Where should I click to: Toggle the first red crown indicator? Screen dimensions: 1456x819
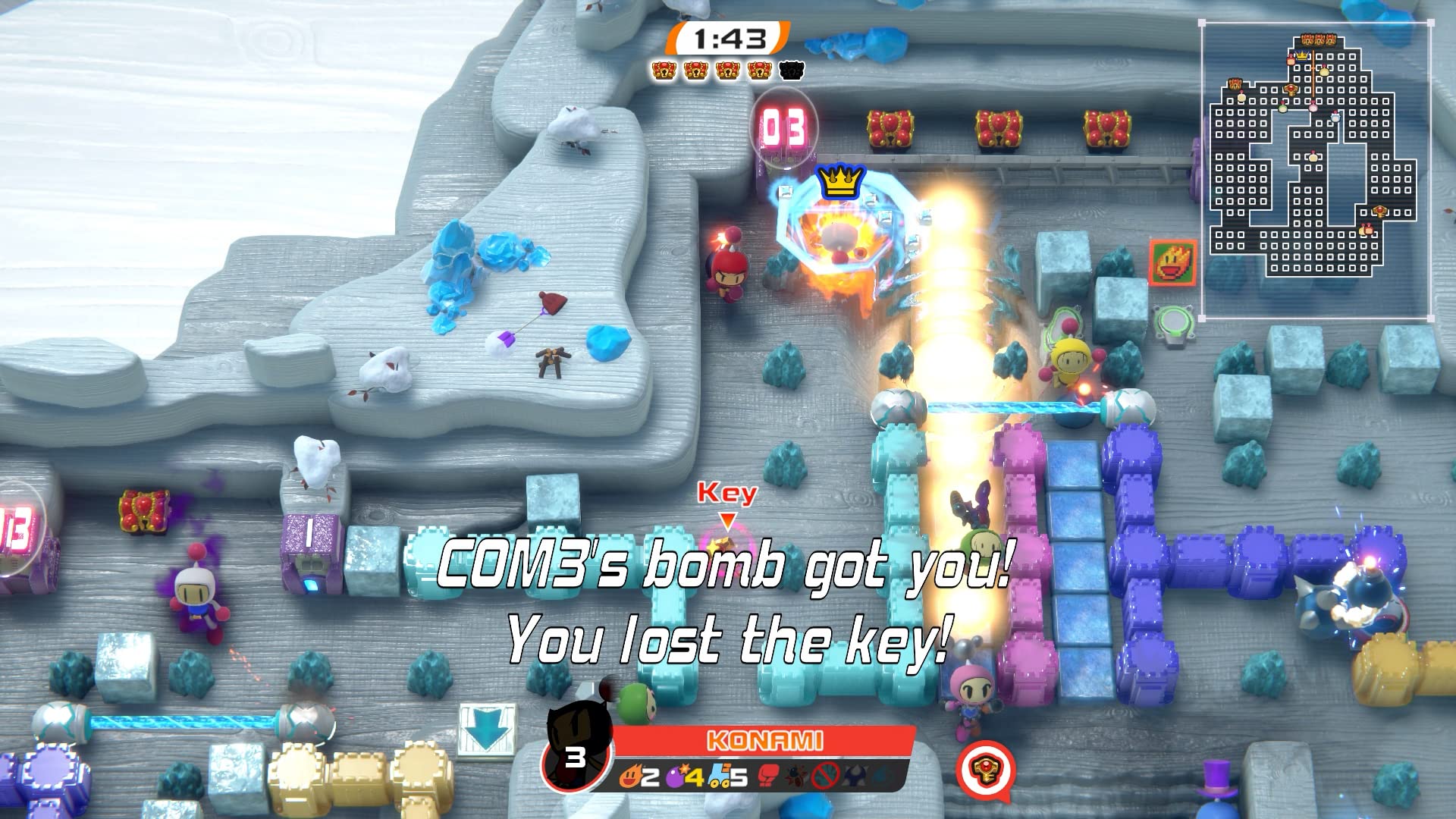point(665,73)
